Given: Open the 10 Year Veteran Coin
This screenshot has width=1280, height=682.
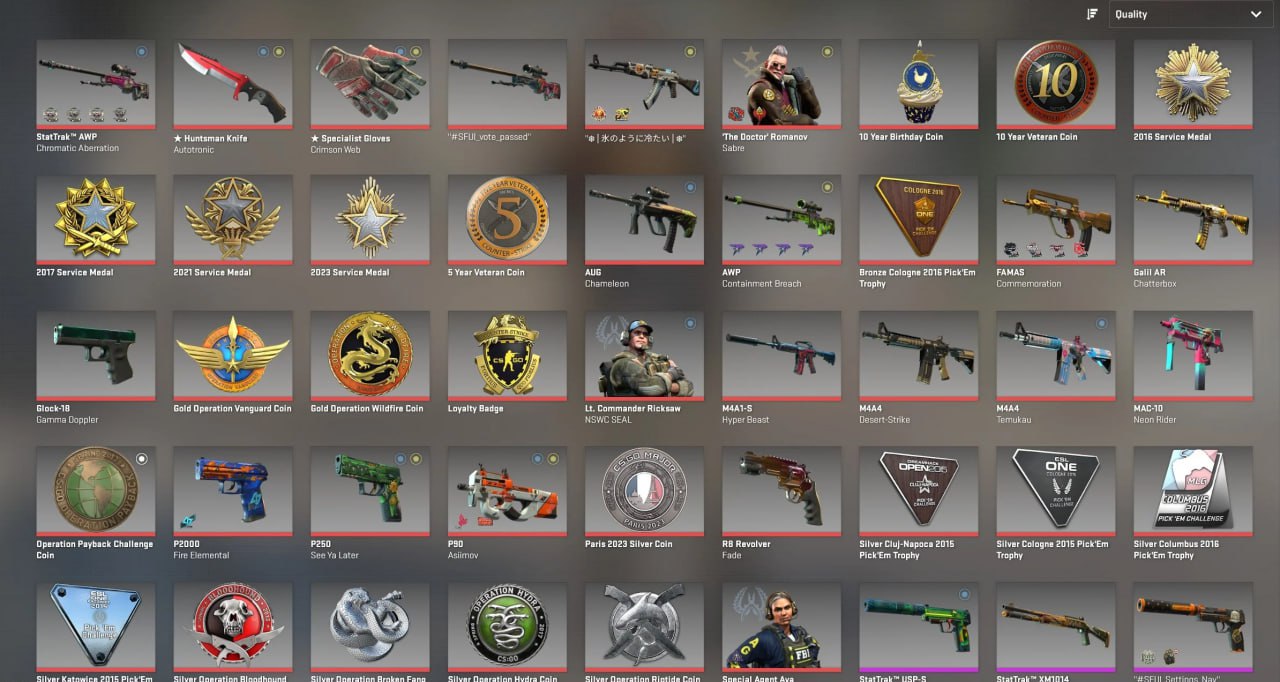Looking at the screenshot, I should [x=1055, y=83].
